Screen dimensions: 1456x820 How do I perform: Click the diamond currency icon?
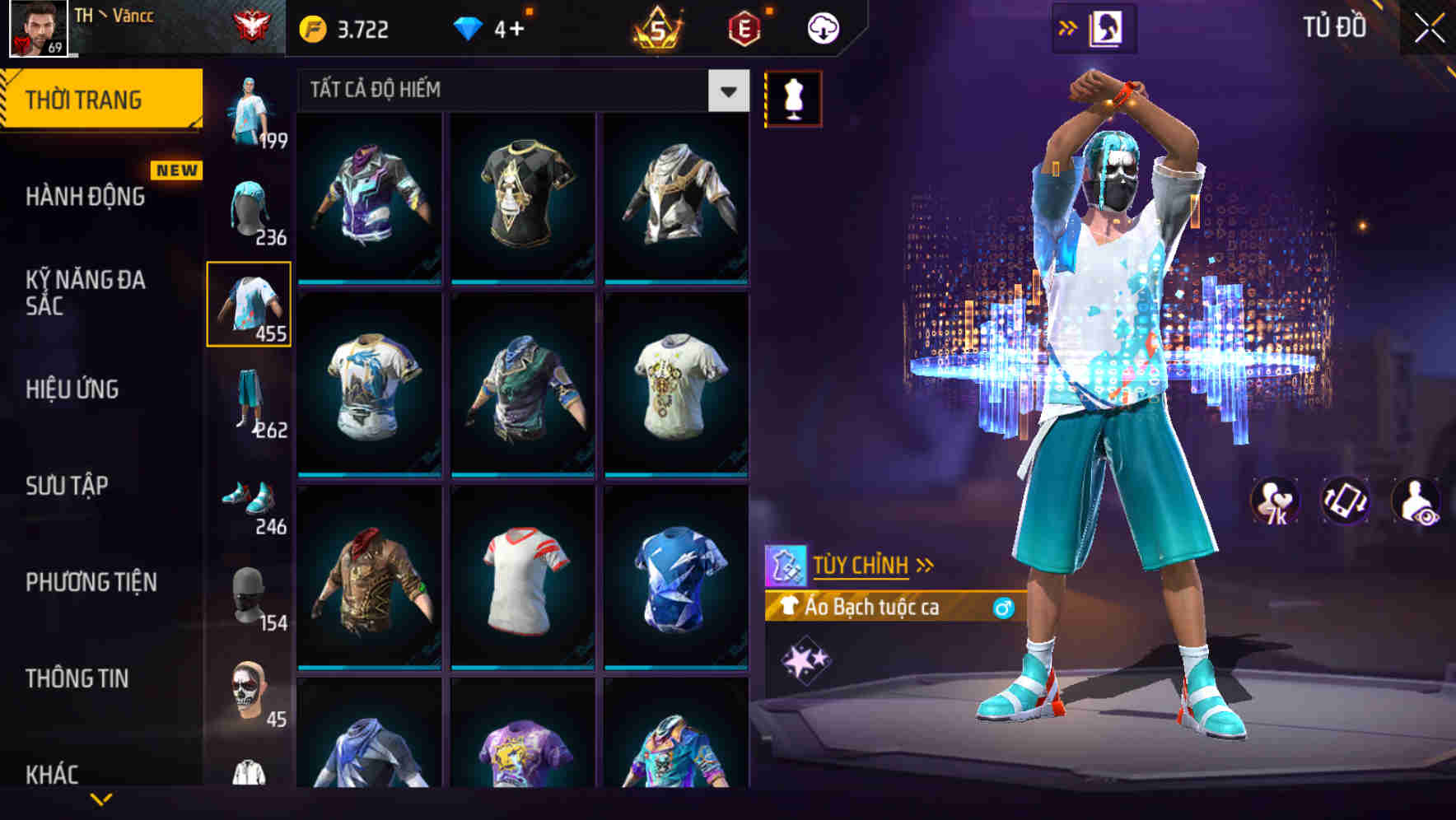coord(470,26)
